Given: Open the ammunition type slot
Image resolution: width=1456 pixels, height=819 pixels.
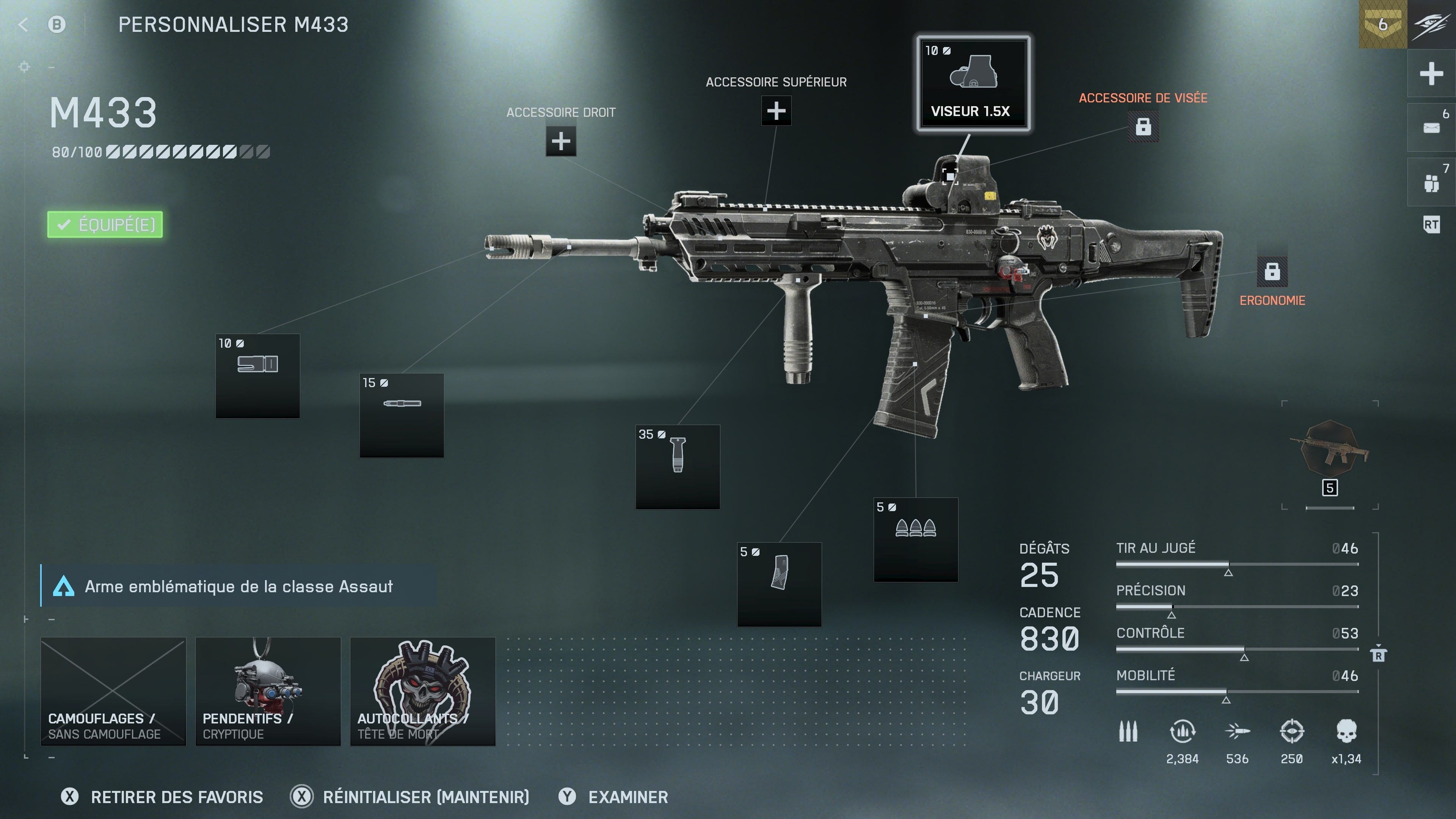Looking at the screenshot, I should coord(916,539).
